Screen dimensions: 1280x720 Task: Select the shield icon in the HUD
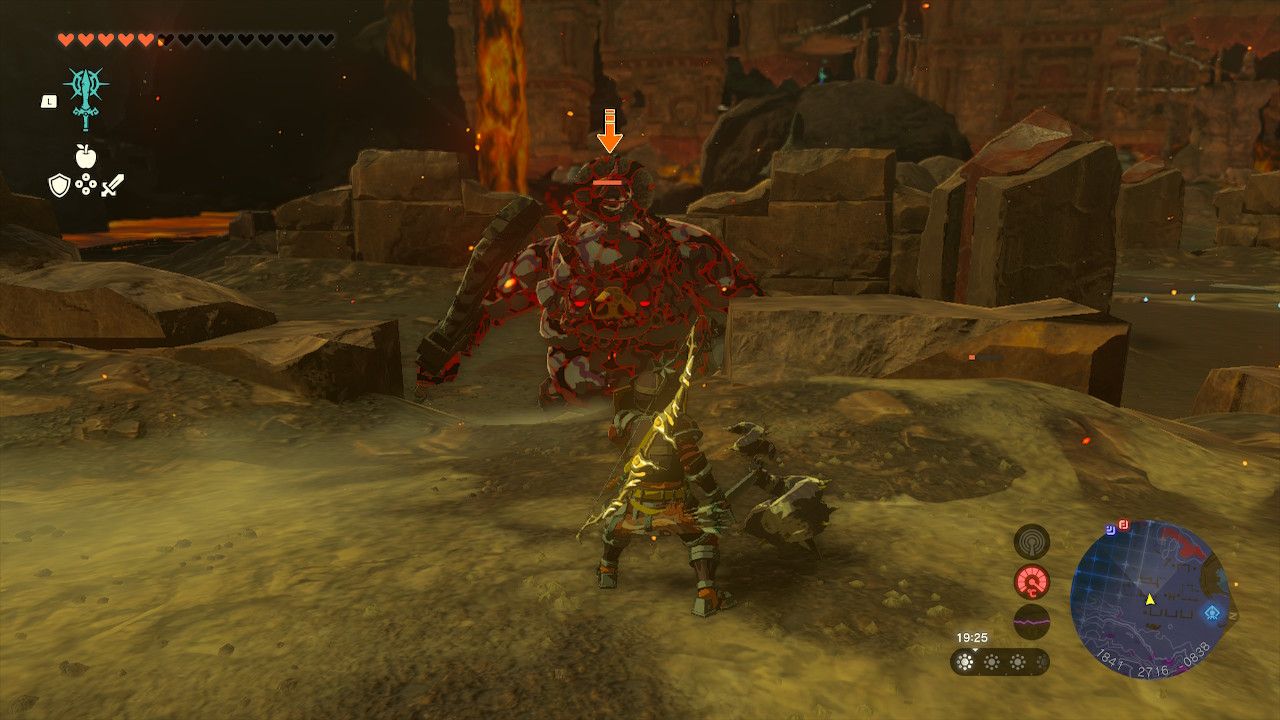pos(58,185)
